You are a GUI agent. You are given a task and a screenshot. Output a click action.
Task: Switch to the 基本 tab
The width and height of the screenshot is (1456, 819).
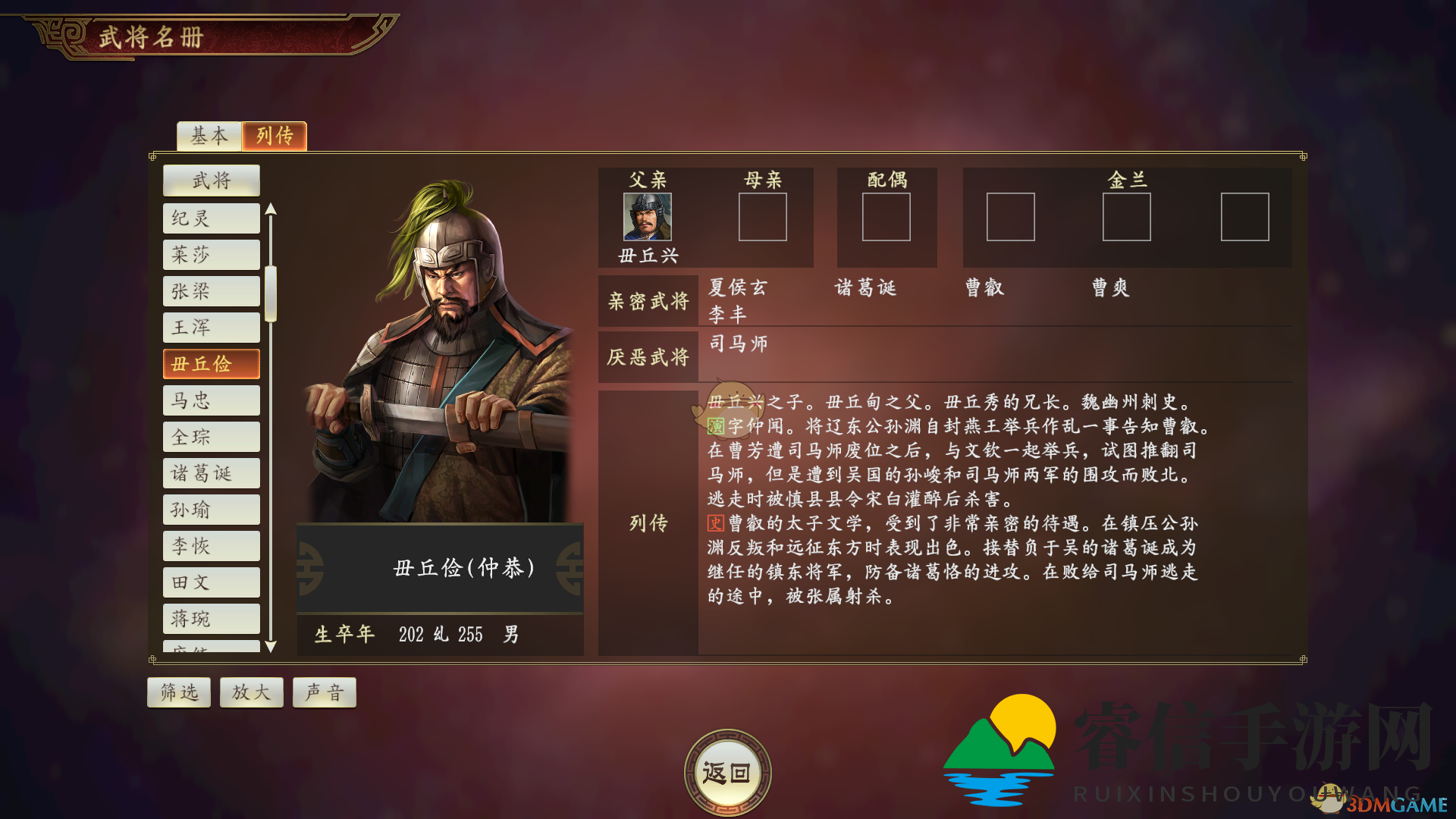click(x=209, y=136)
